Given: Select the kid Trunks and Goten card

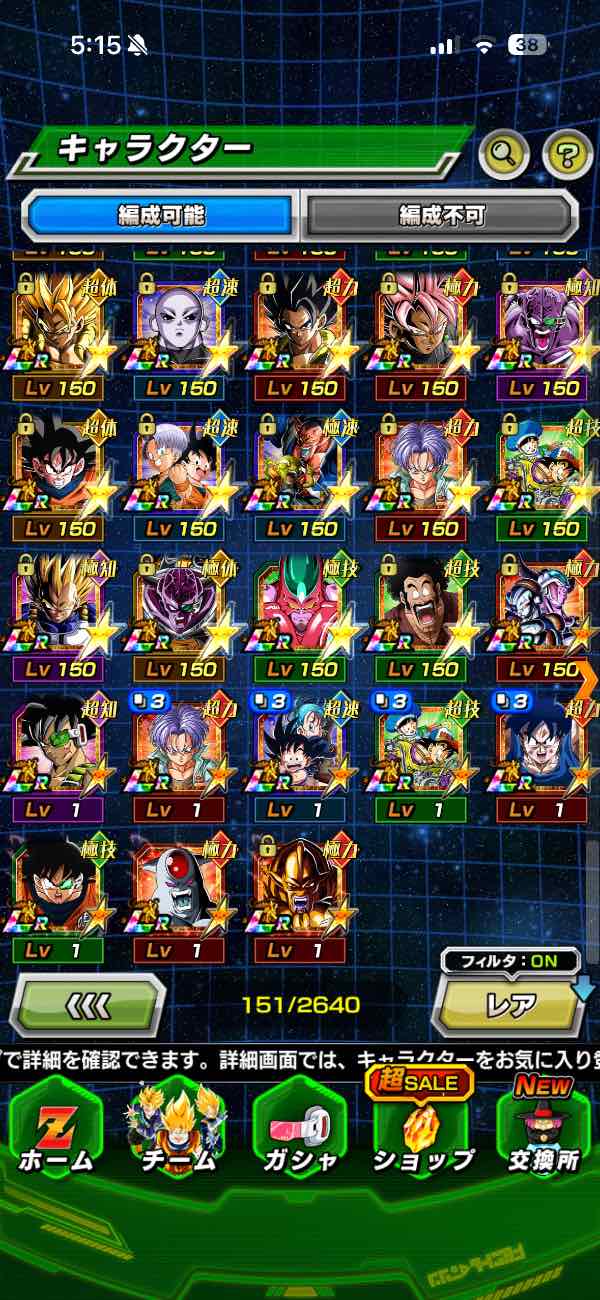Looking at the screenshot, I should pos(180,476).
